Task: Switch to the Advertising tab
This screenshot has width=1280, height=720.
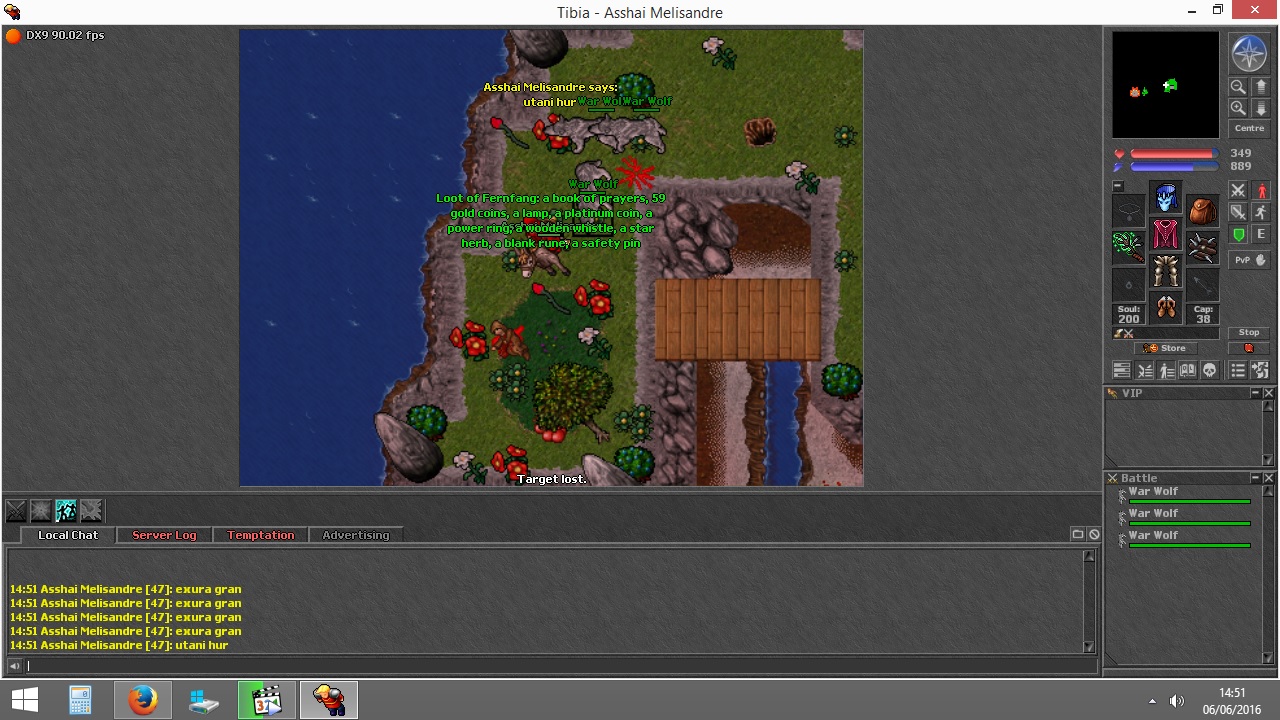Action: 355,535
